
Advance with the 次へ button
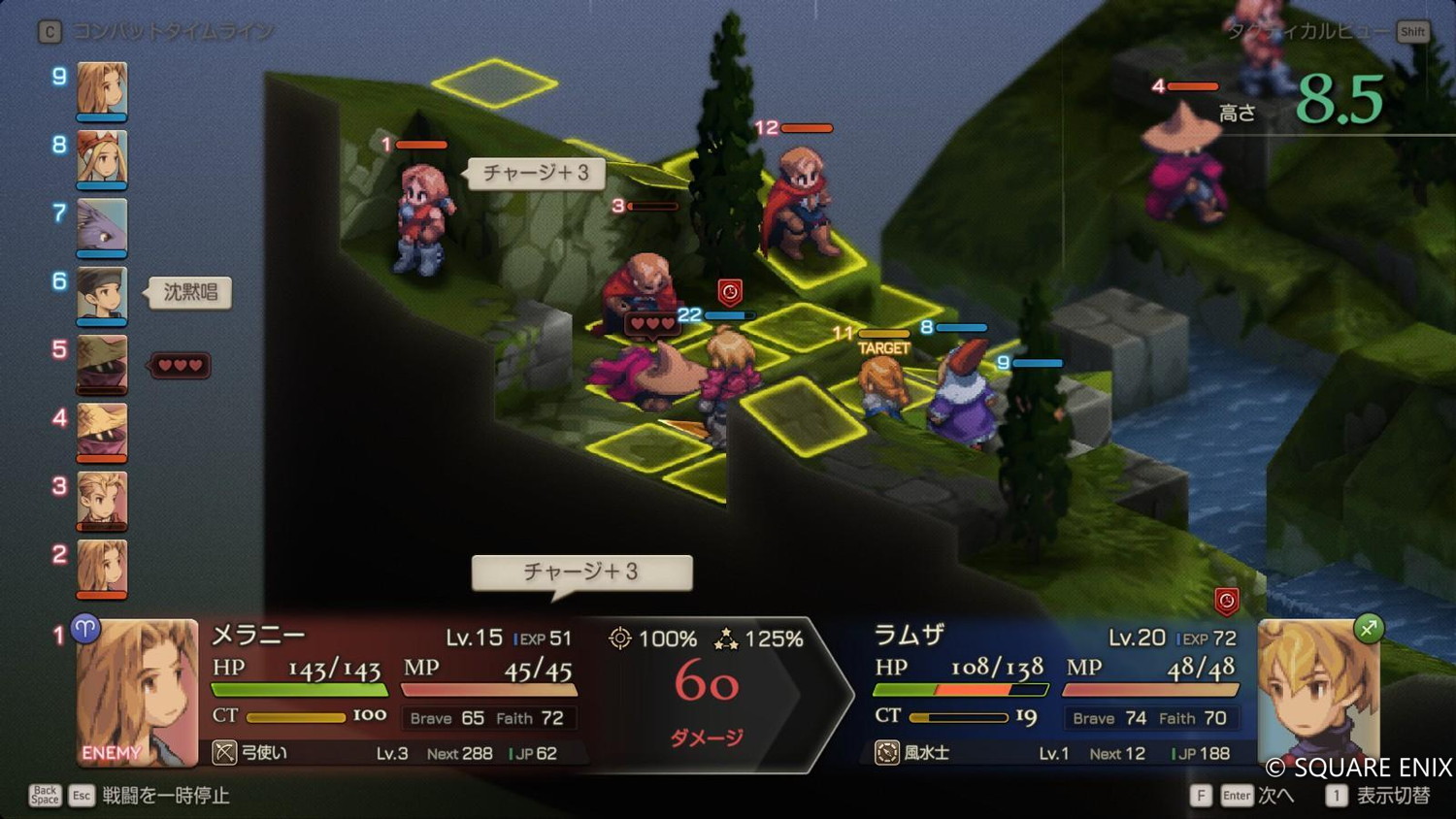click(1274, 796)
